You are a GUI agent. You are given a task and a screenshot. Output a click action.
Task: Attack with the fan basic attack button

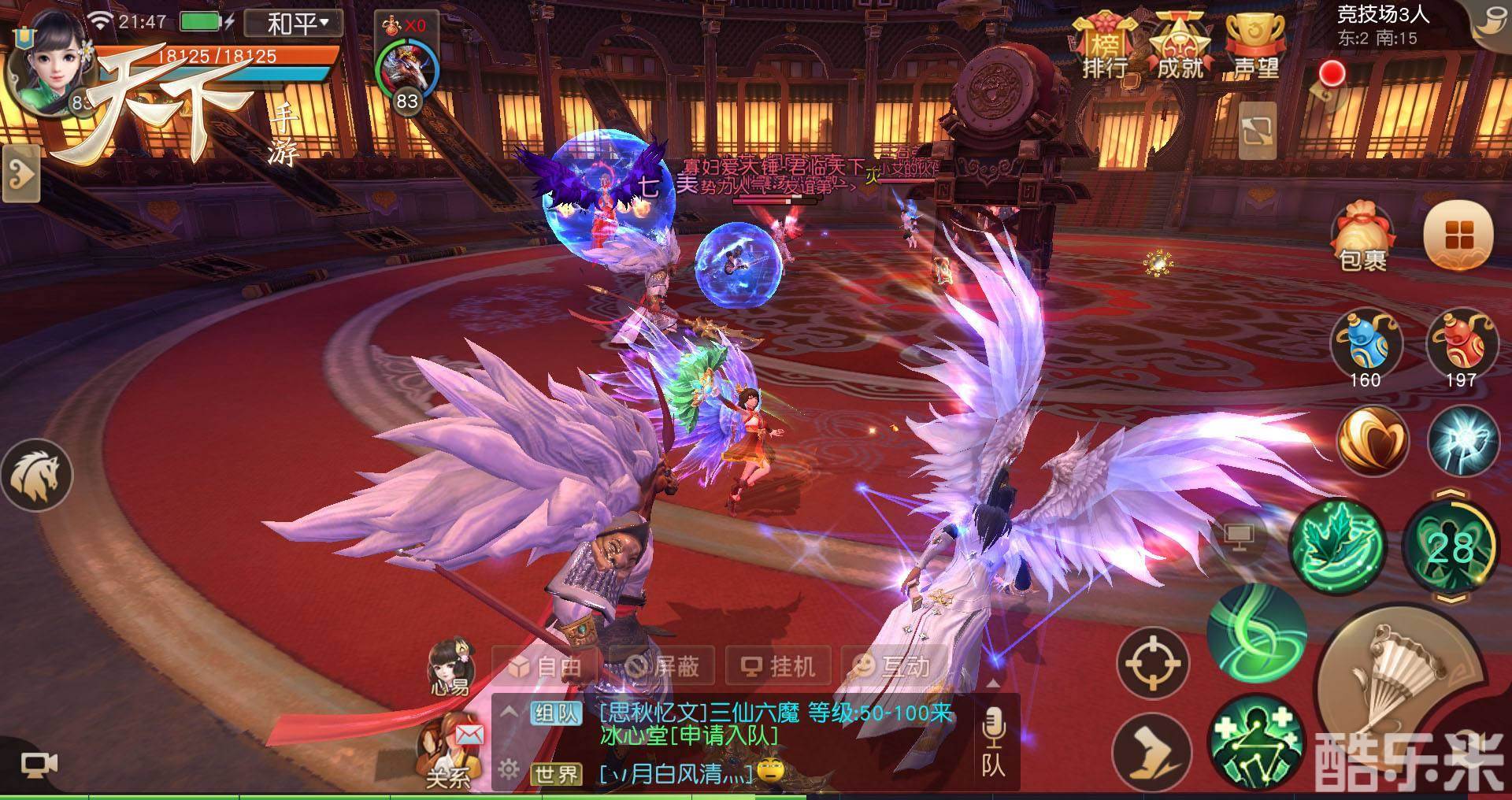coord(1394,687)
